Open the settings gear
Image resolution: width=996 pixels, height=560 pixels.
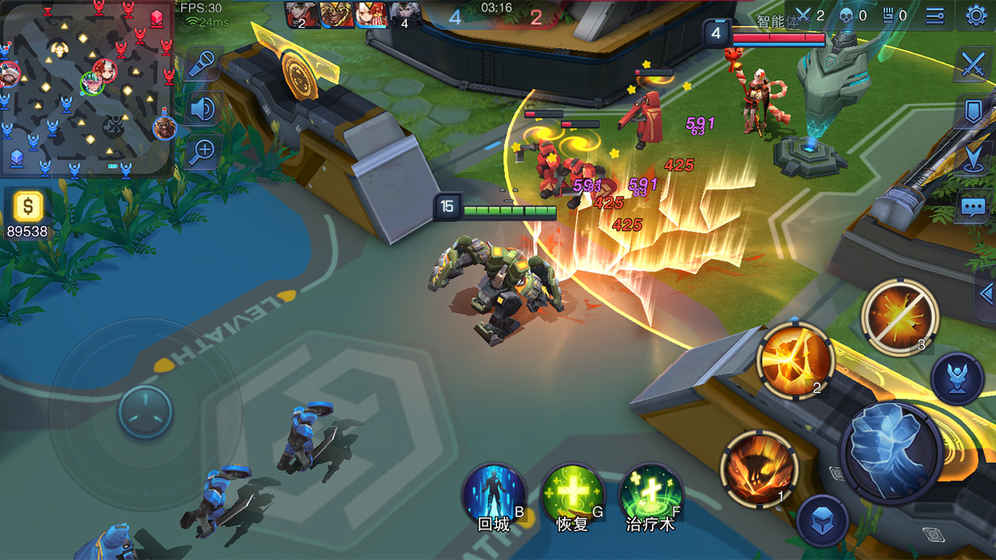tap(976, 15)
